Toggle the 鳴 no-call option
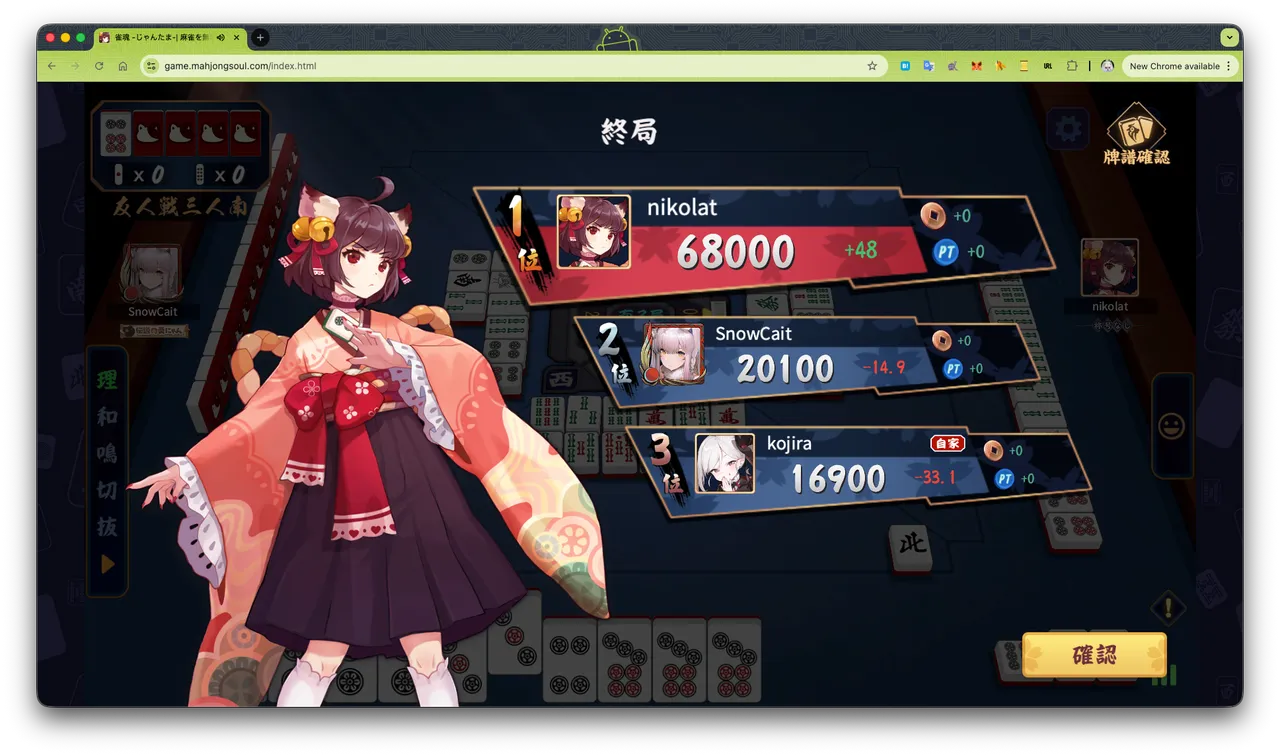 point(107,453)
